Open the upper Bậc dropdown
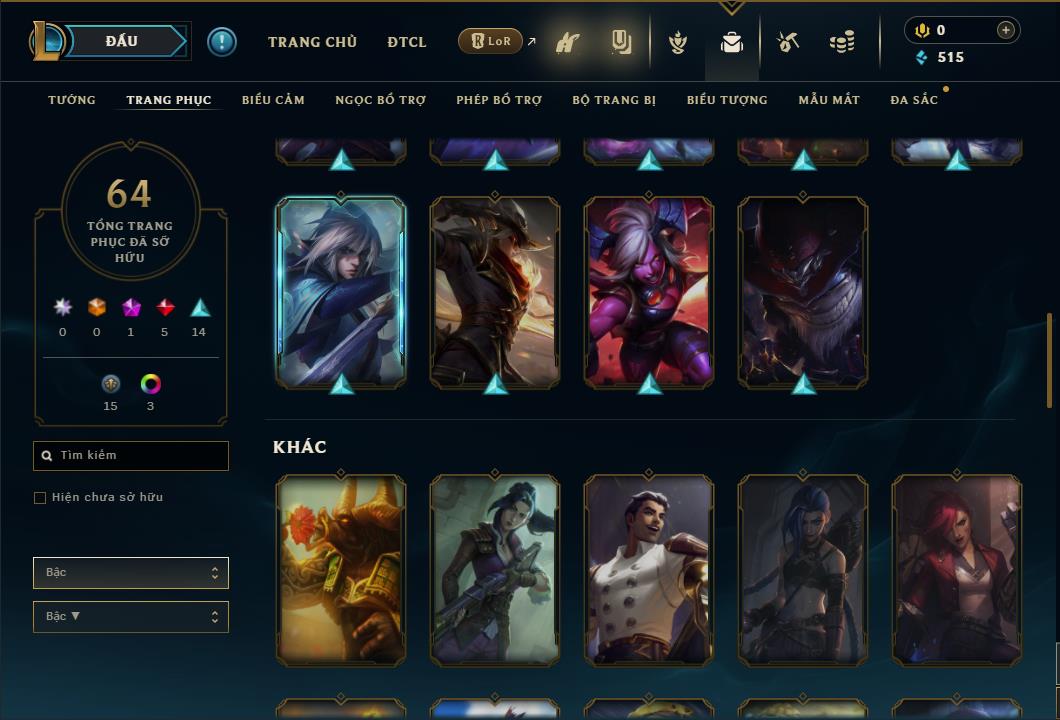 coord(131,573)
